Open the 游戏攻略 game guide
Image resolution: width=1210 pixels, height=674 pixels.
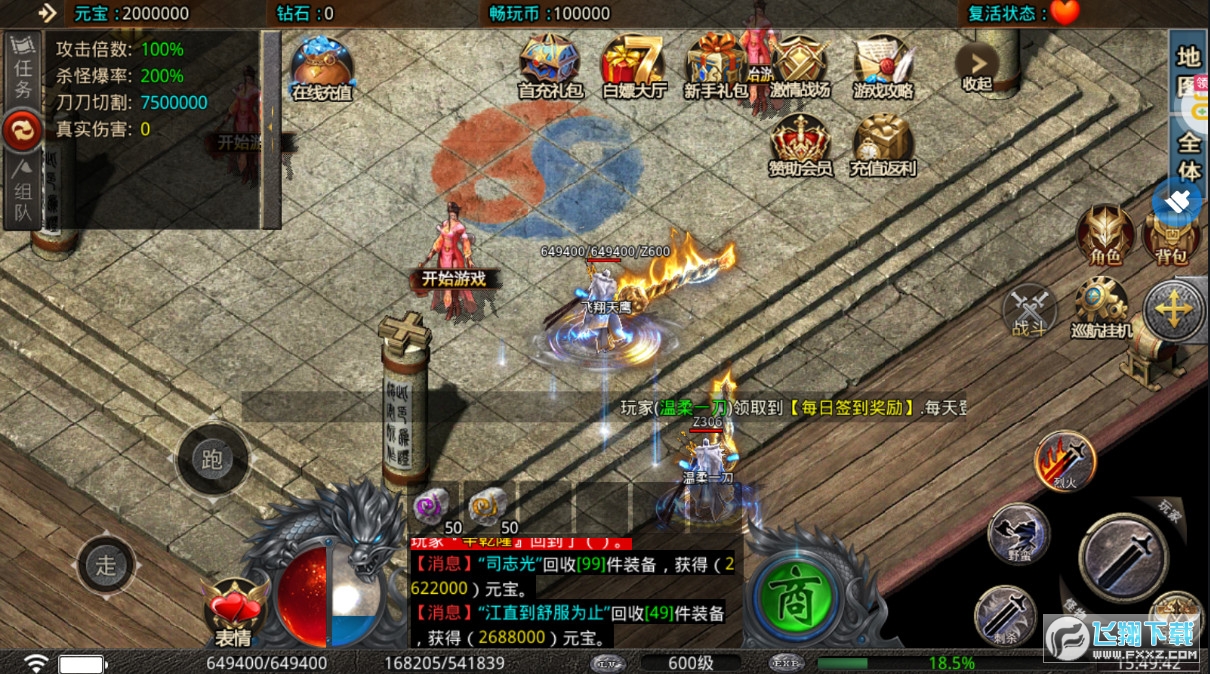(x=883, y=65)
